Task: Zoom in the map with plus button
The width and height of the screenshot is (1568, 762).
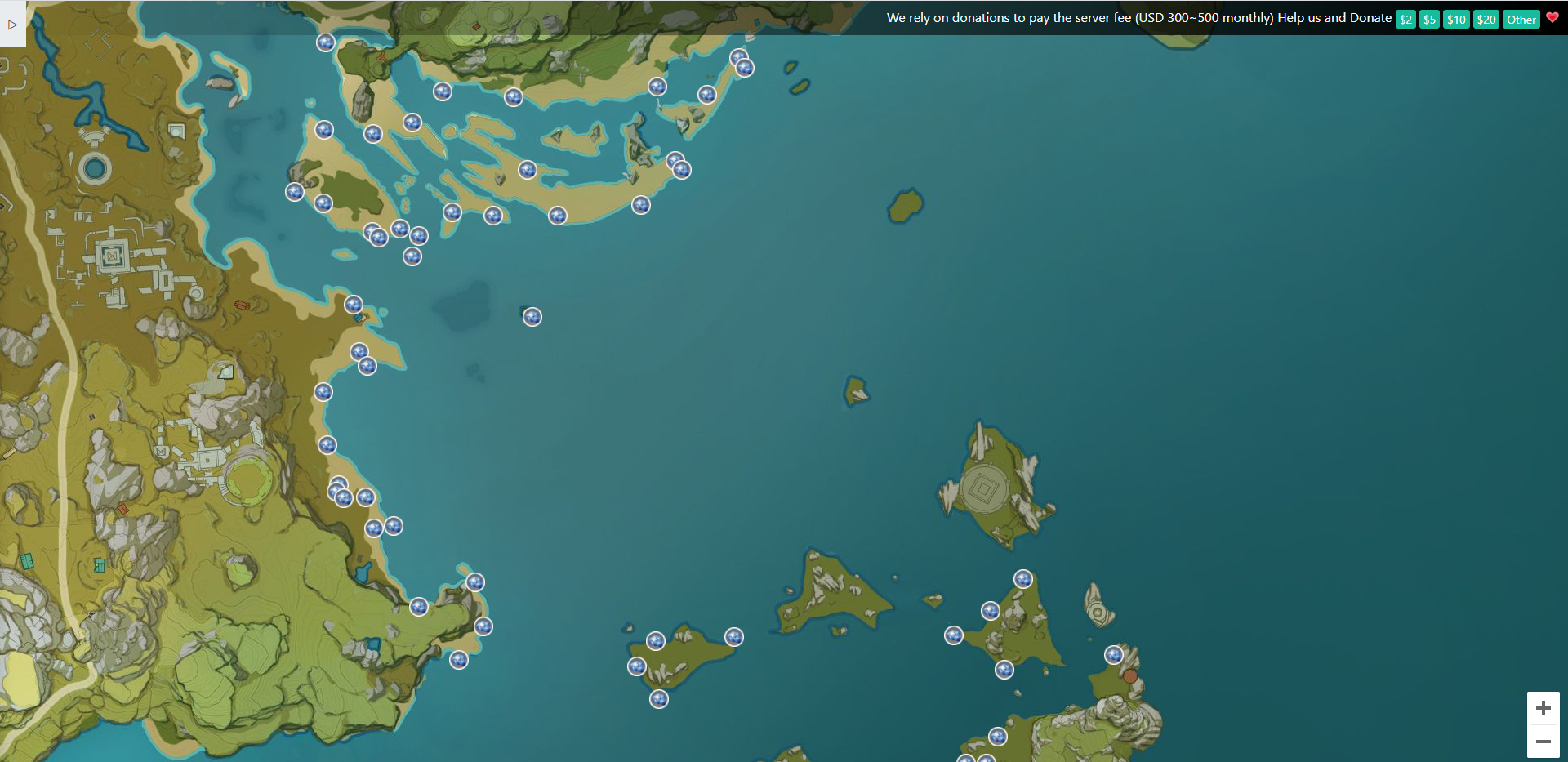Action: point(1543,708)
